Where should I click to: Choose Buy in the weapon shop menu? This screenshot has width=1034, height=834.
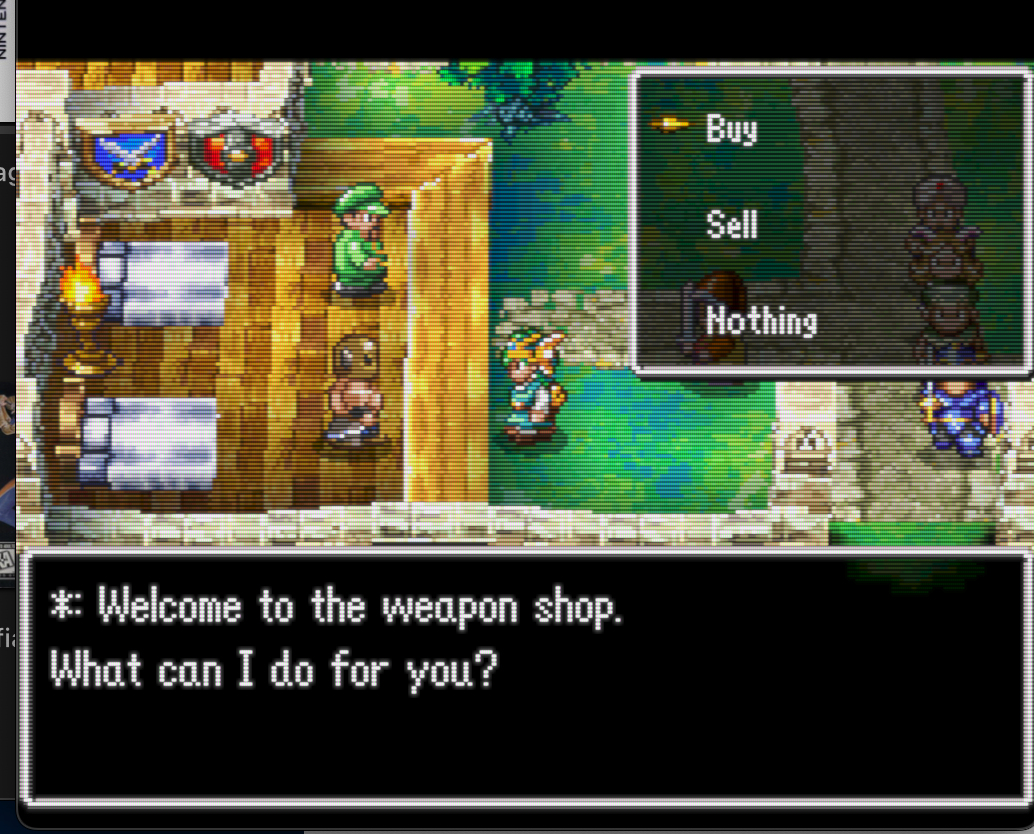(x=731, y=129)
